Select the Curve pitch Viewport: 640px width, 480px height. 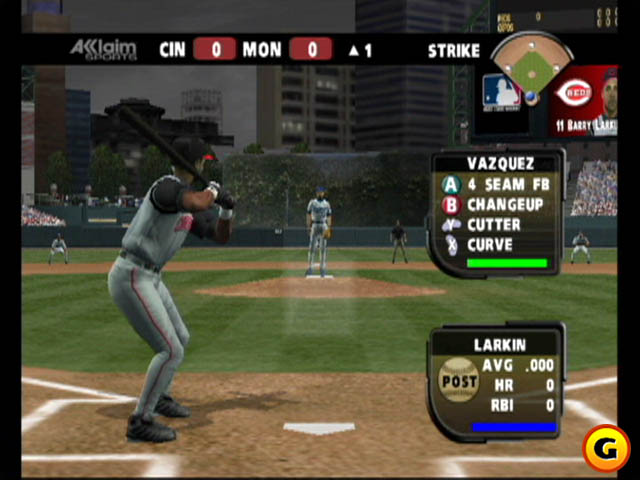tap(496, 245)
